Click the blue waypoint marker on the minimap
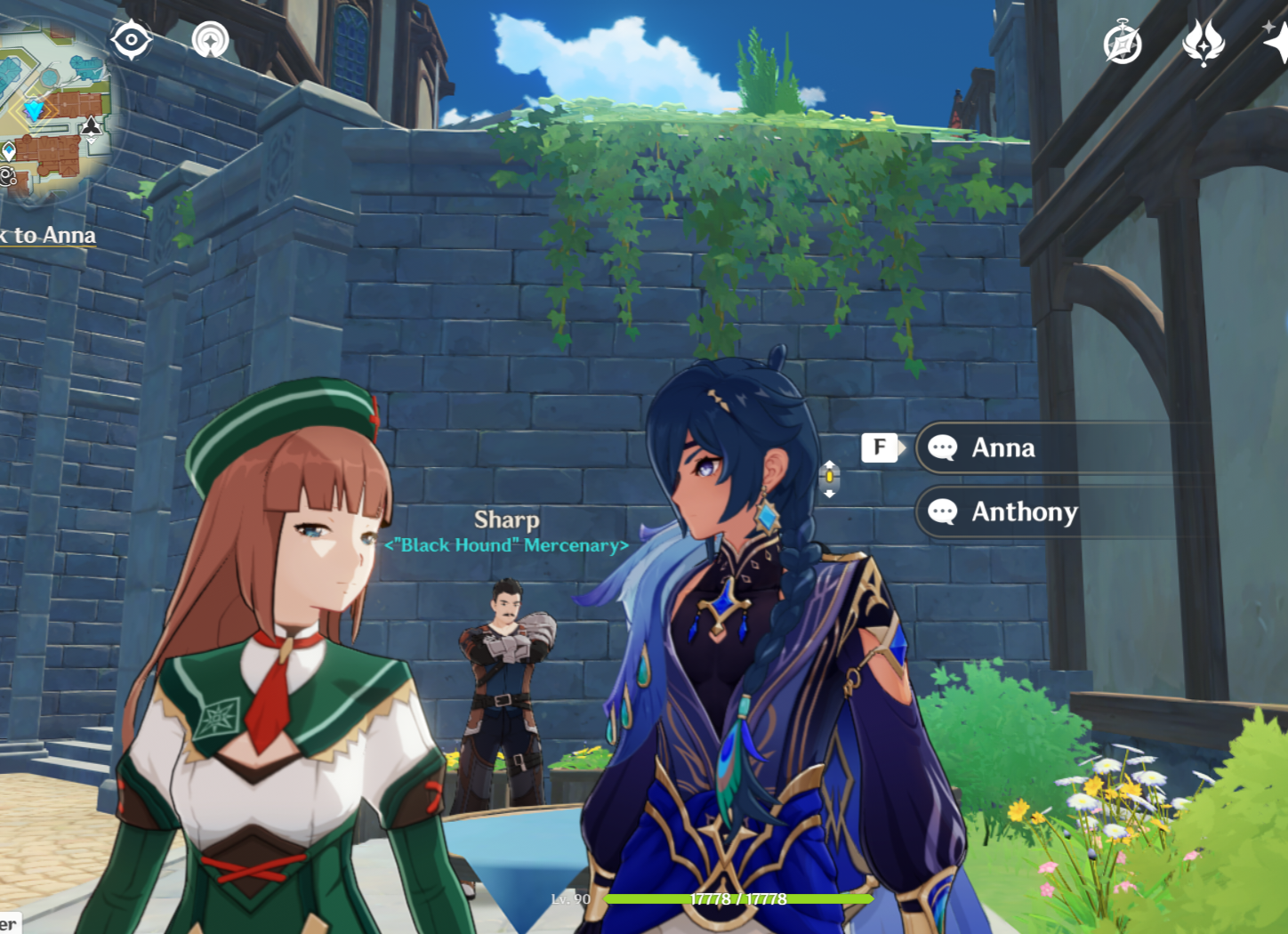Viewport: 1288px width, 934px height. tap(9, 150)
